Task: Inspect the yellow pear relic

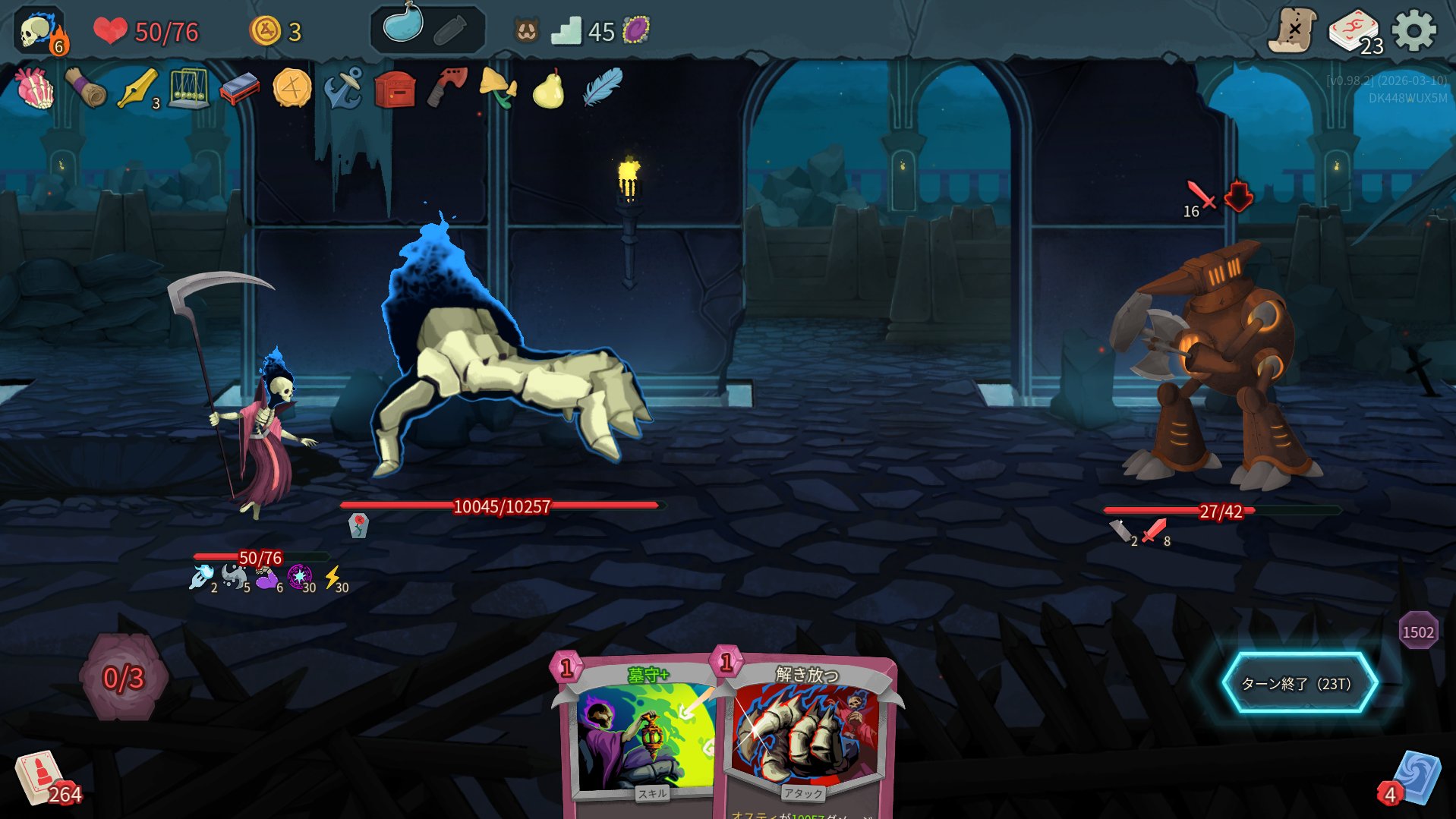Action: [x=548, y=90]
